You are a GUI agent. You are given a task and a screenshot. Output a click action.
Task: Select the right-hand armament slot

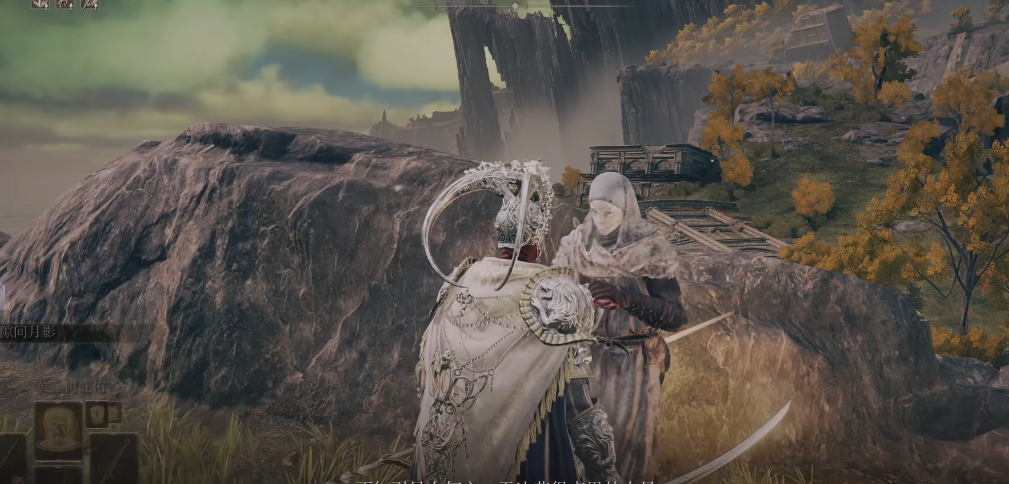coord(113,458)
